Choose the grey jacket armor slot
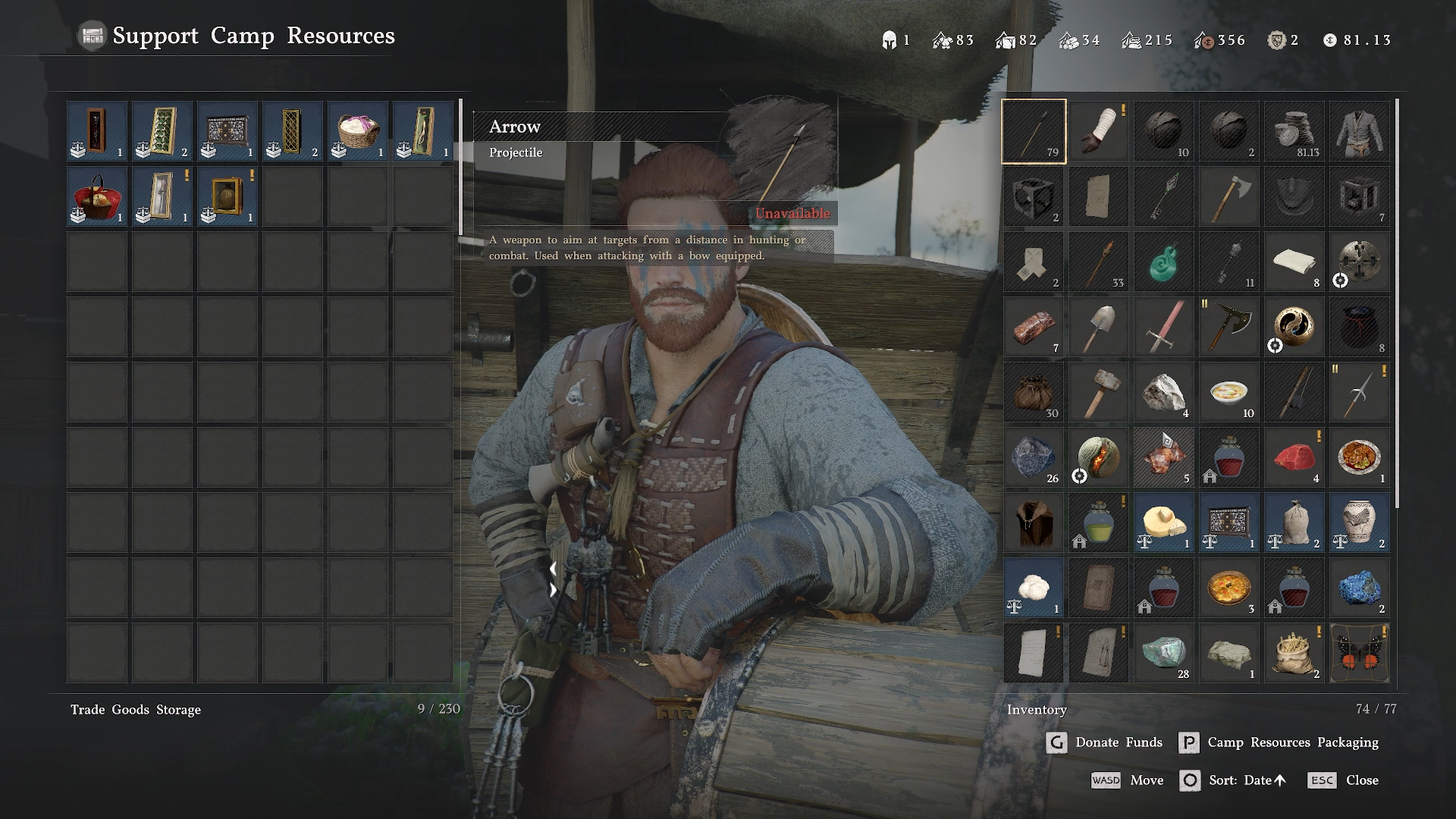 tap(1360, 131)
